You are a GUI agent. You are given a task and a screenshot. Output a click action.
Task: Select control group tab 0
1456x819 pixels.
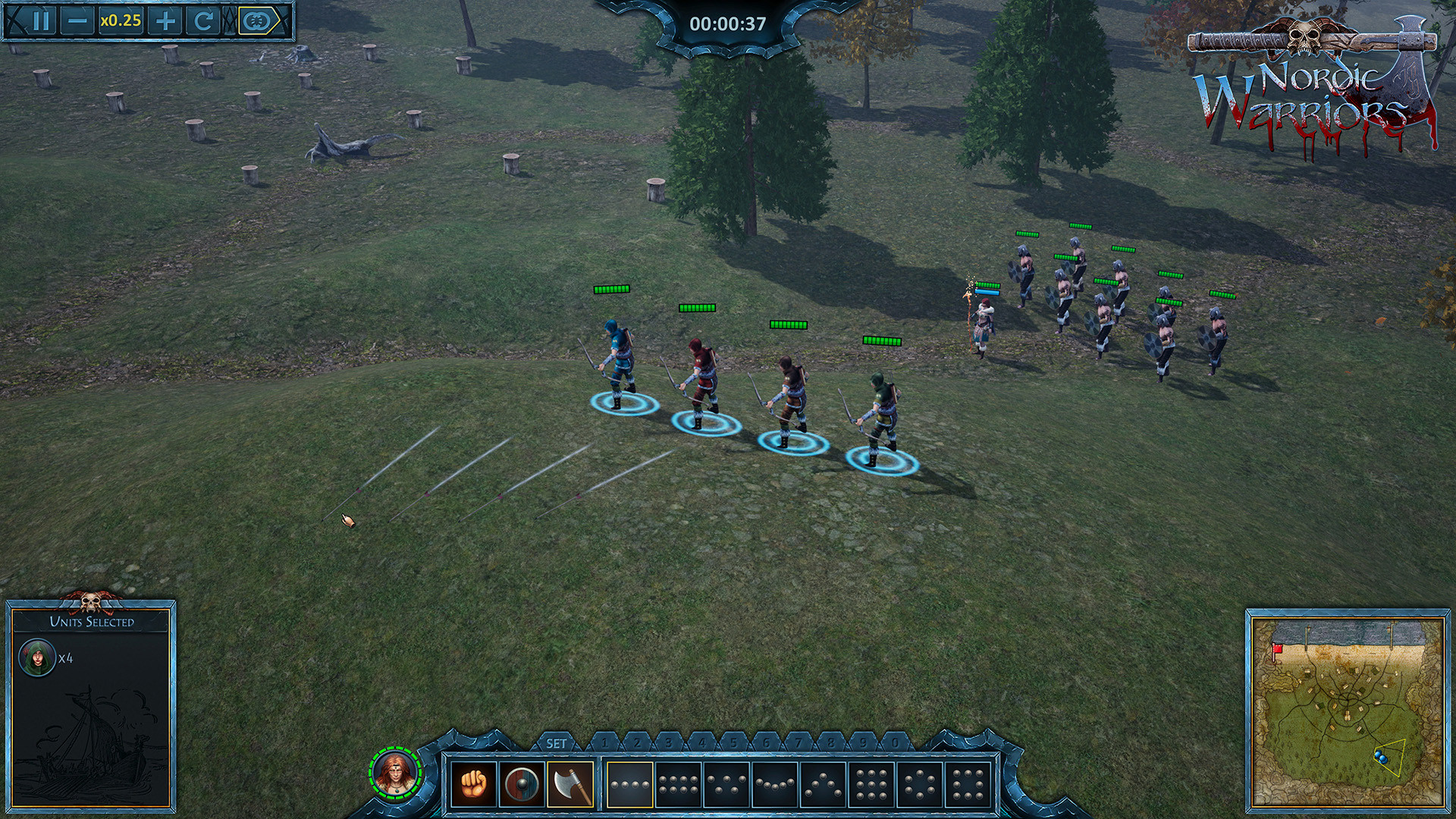click(x=895, y=743)
